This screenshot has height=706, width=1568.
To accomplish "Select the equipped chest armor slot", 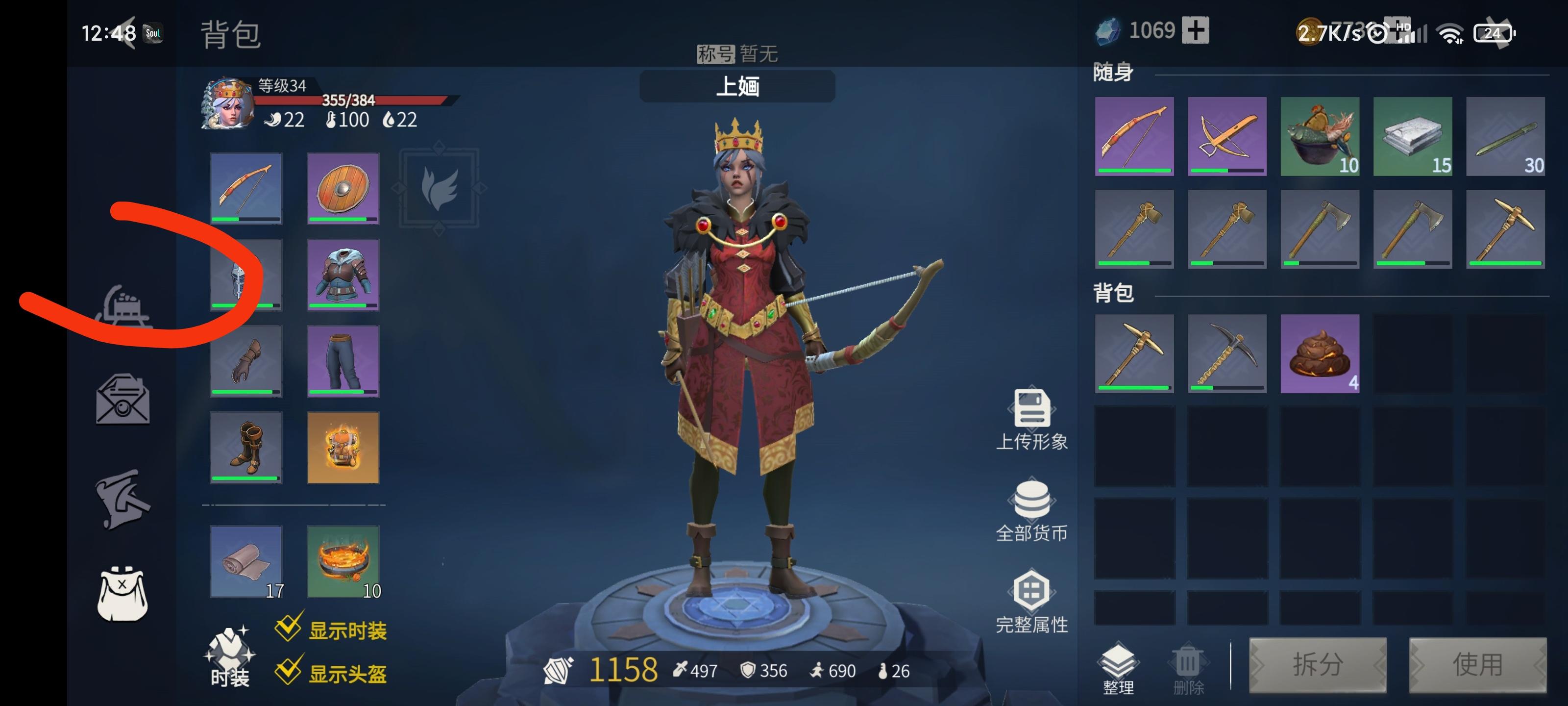I will [343, 275].
